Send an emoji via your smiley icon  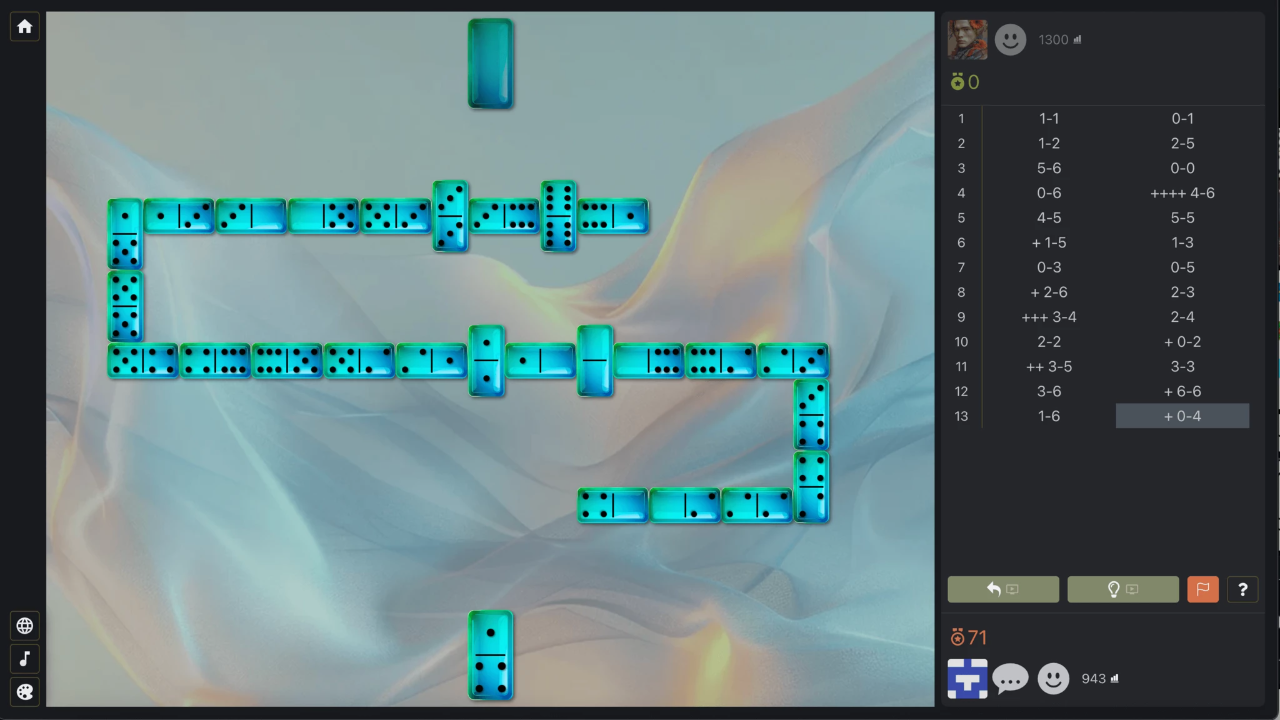(1053, 678)
